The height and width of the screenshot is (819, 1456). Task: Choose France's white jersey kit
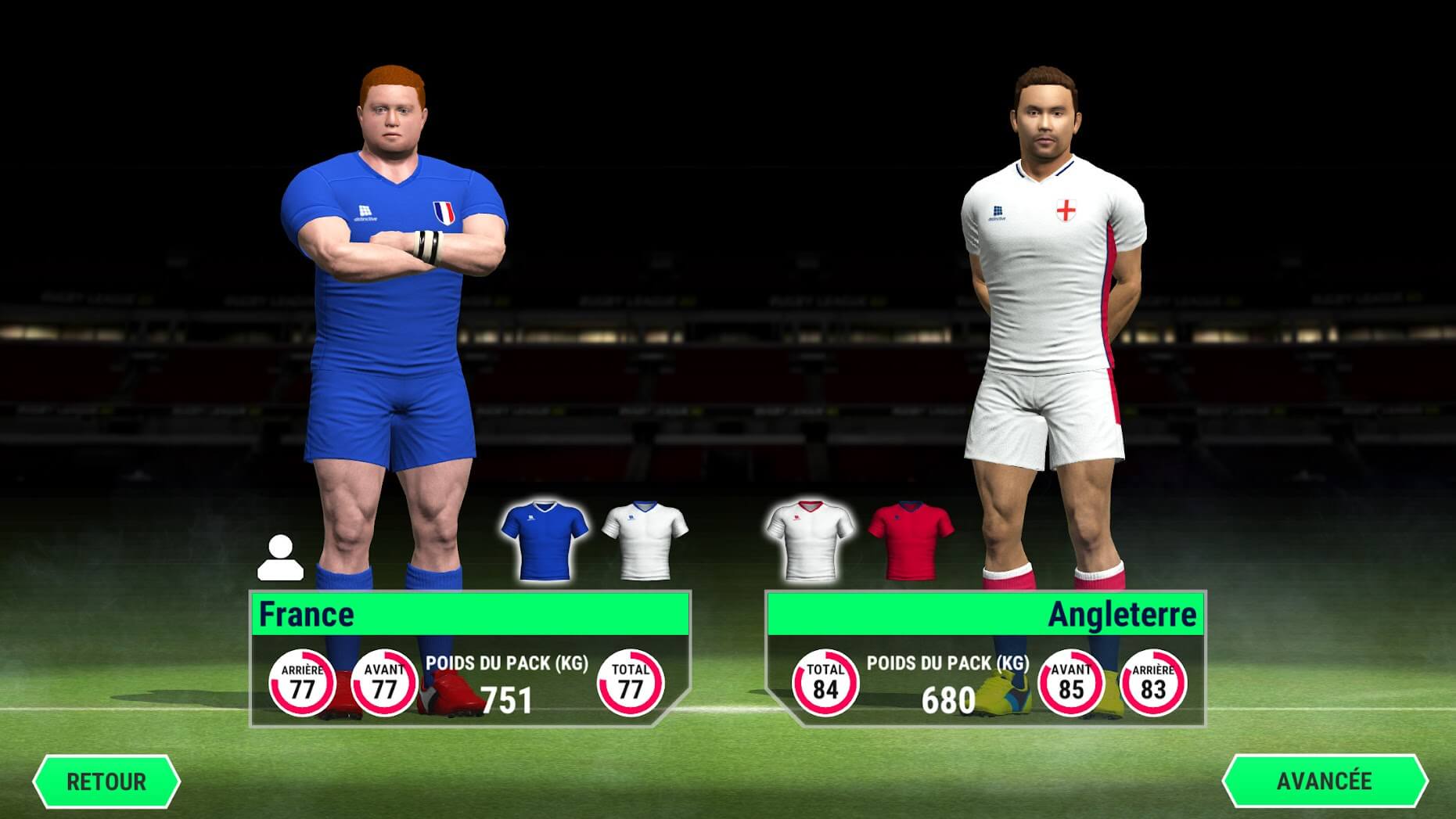[645, 539]
